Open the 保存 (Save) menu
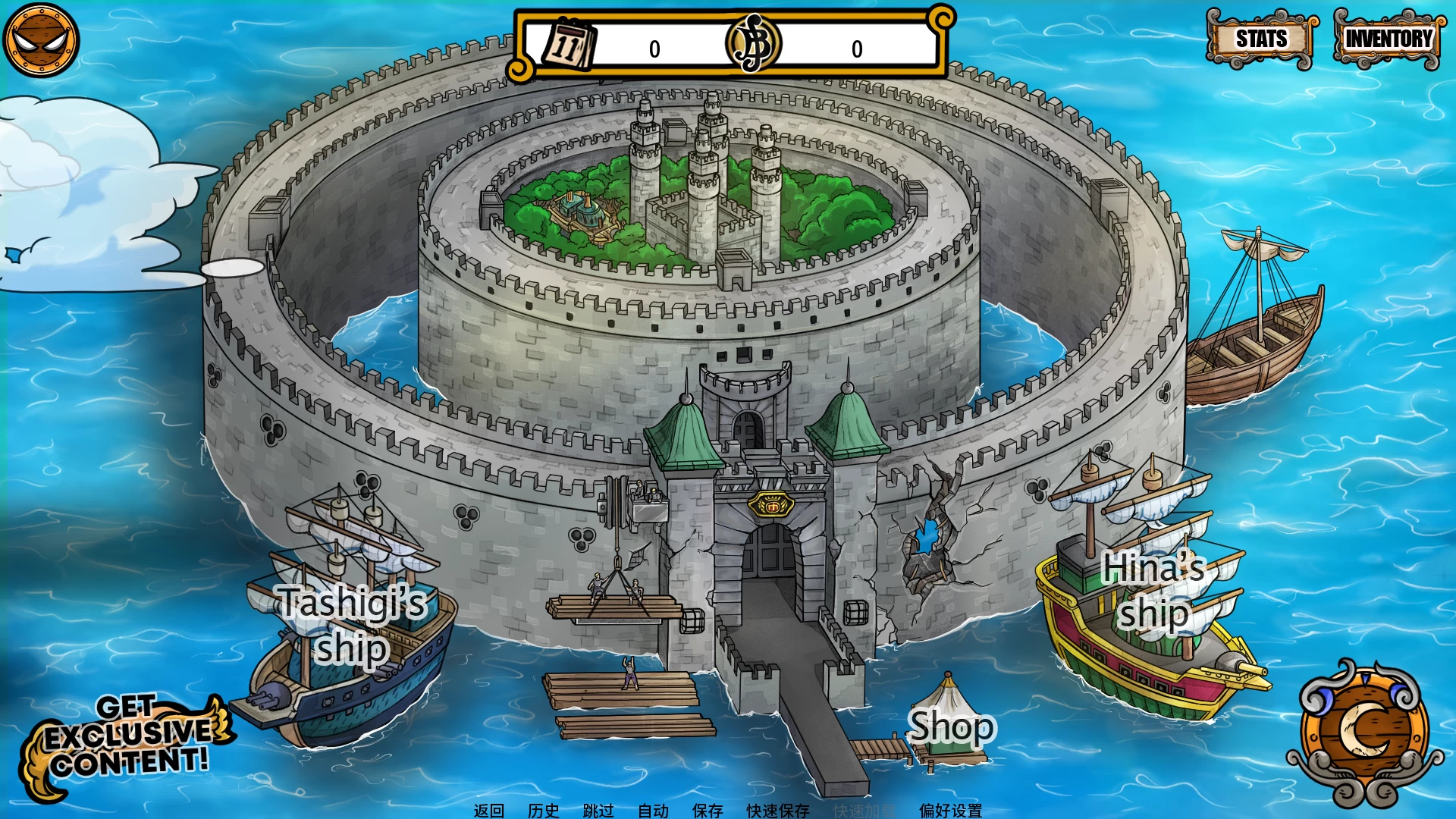This screenshot has height=819, width=1456. 708,810
